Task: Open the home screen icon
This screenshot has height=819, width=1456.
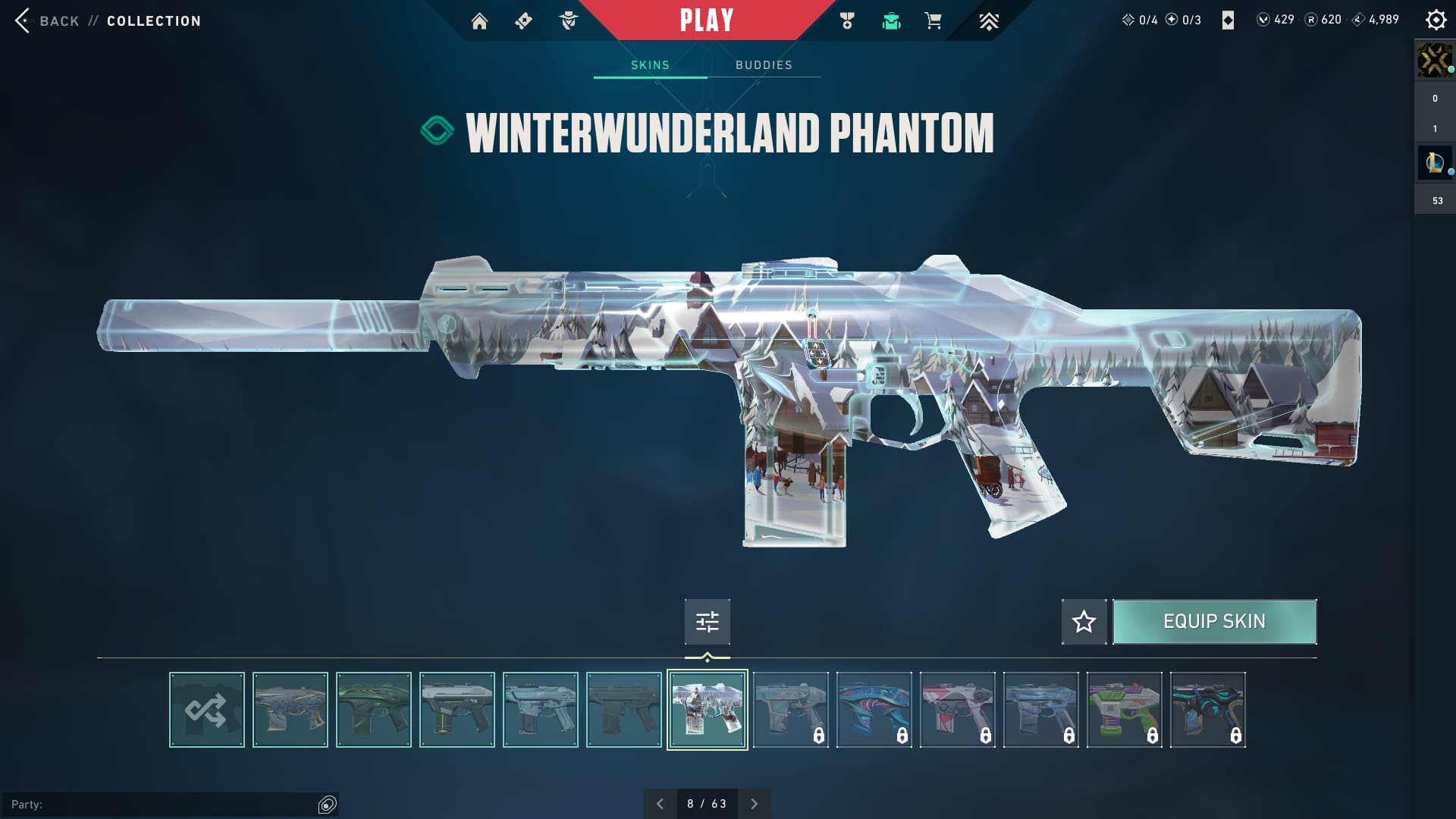Action: [x=479, y=21]
